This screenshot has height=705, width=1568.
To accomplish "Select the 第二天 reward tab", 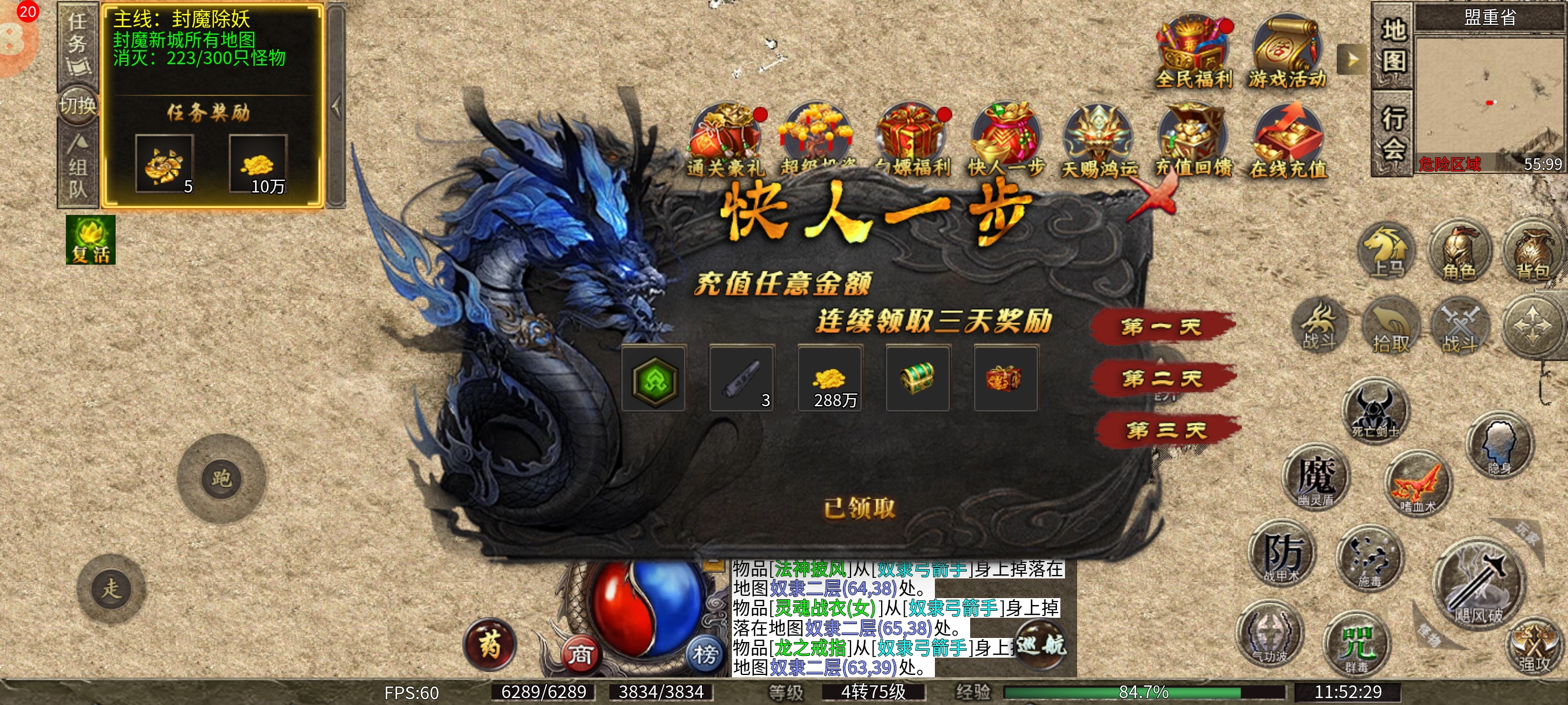I will pos(1162,379).
